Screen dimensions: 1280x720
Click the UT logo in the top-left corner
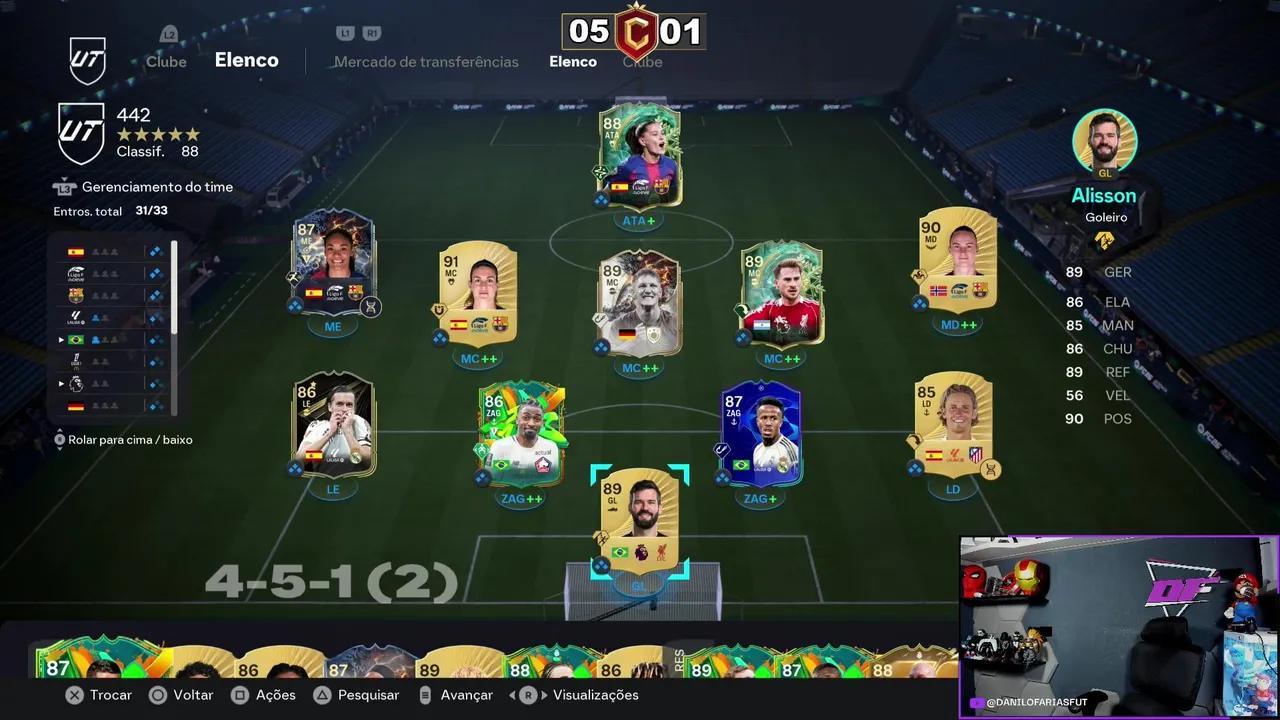click(88, 60)
